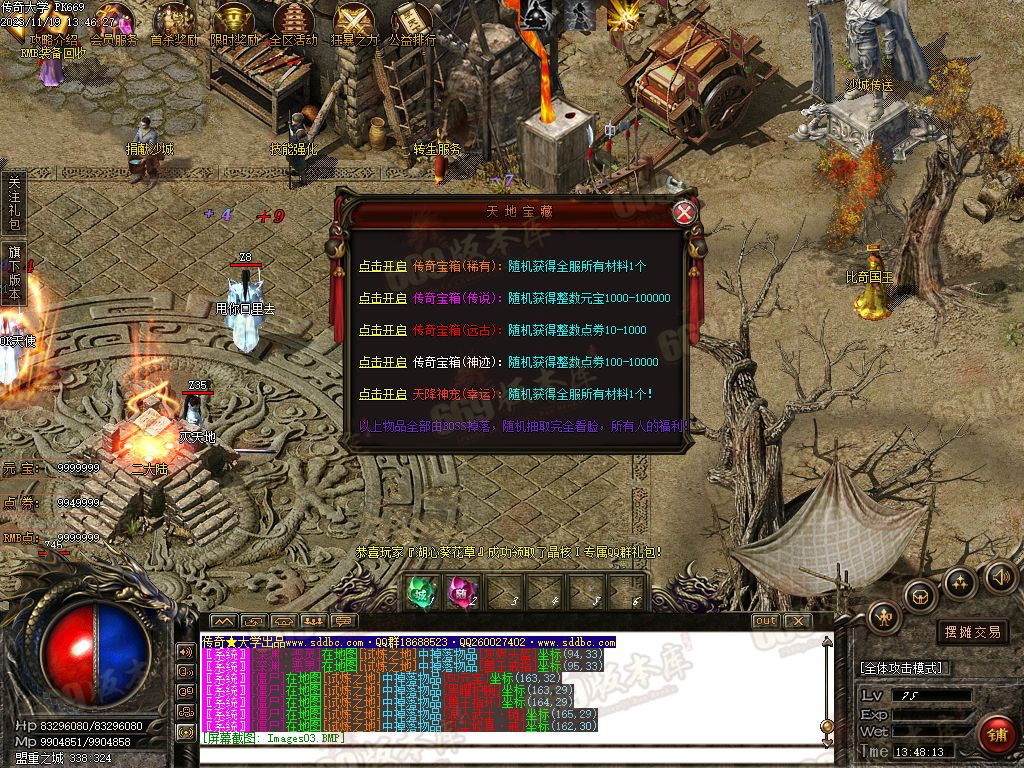Open the 摆摊交易 stall trading button
Image resolution: width=1024 pixels, height=768 pixels.
(x=973, y=632)
